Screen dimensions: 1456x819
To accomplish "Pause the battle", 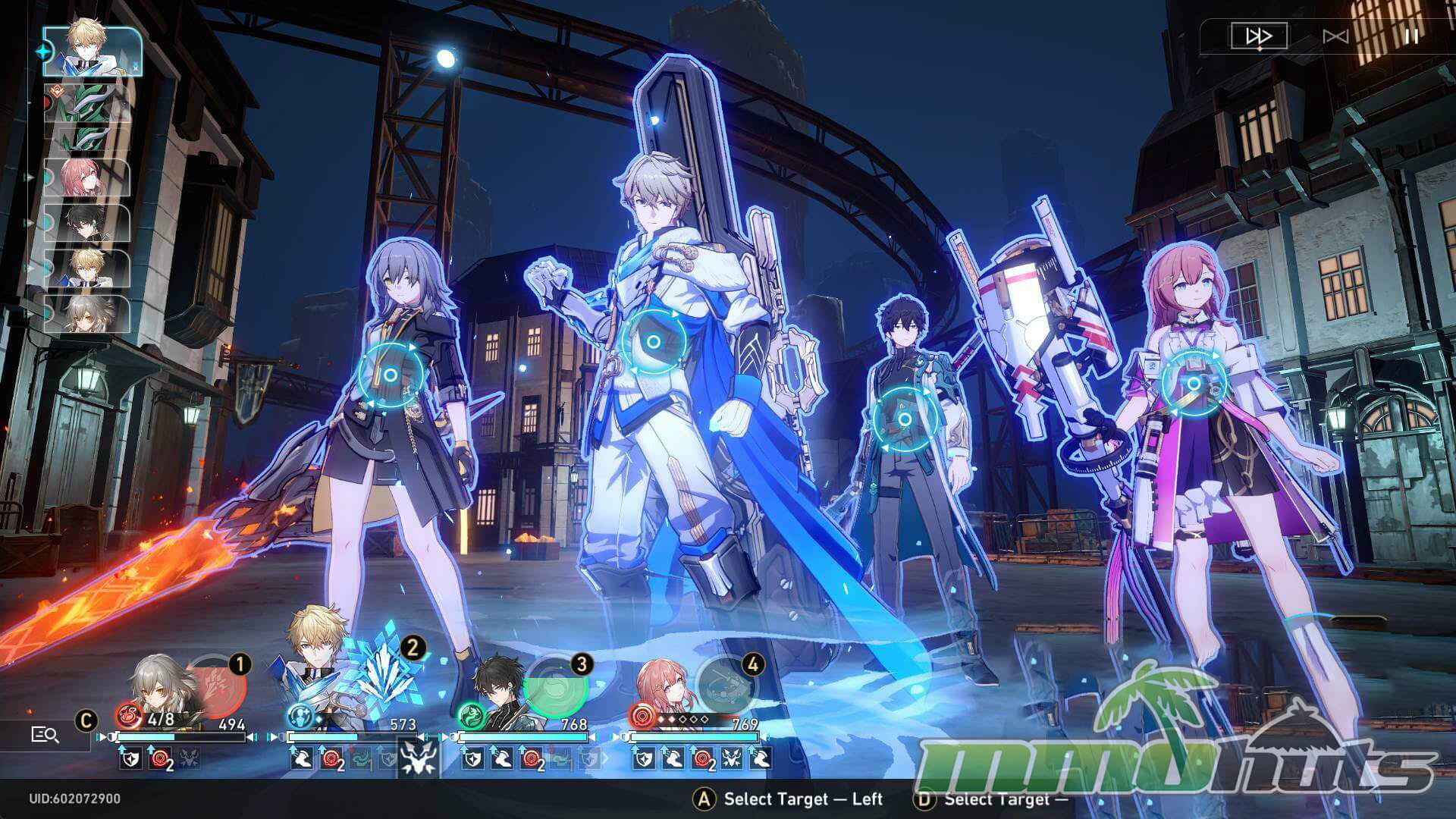I will tap(1410, 36).
